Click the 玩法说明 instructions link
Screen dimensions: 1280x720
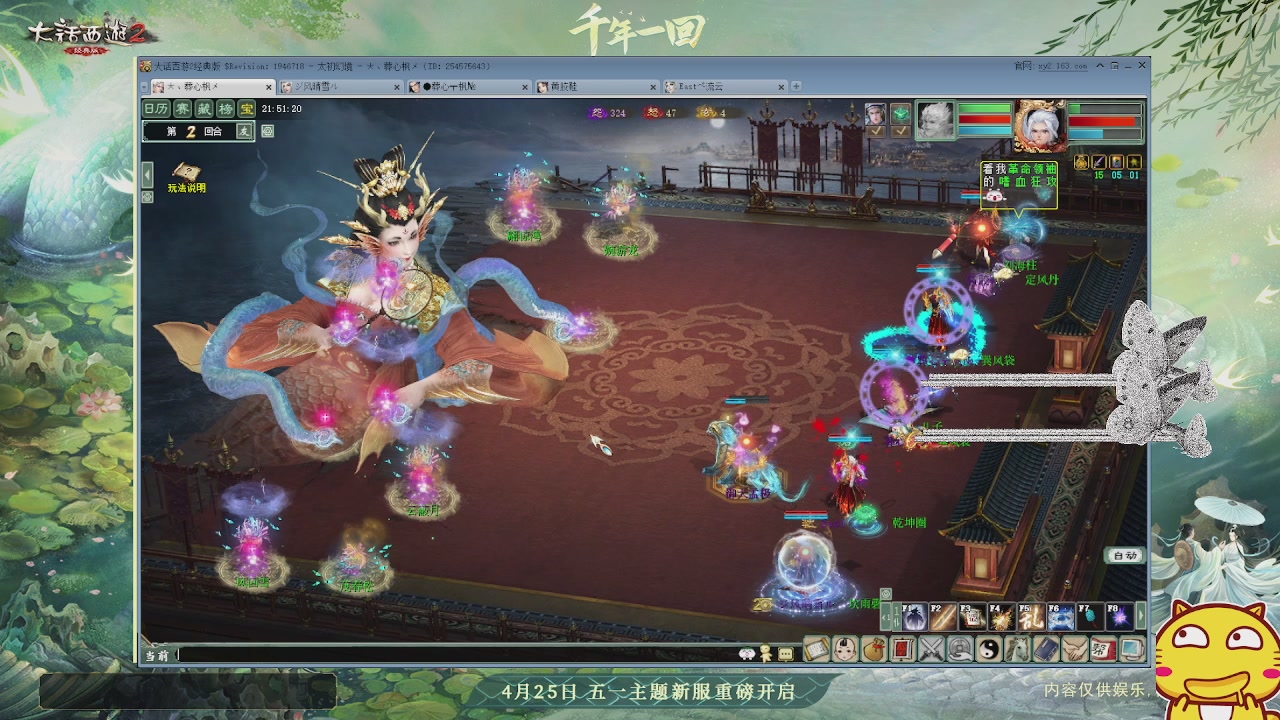[x=187, y=187]
